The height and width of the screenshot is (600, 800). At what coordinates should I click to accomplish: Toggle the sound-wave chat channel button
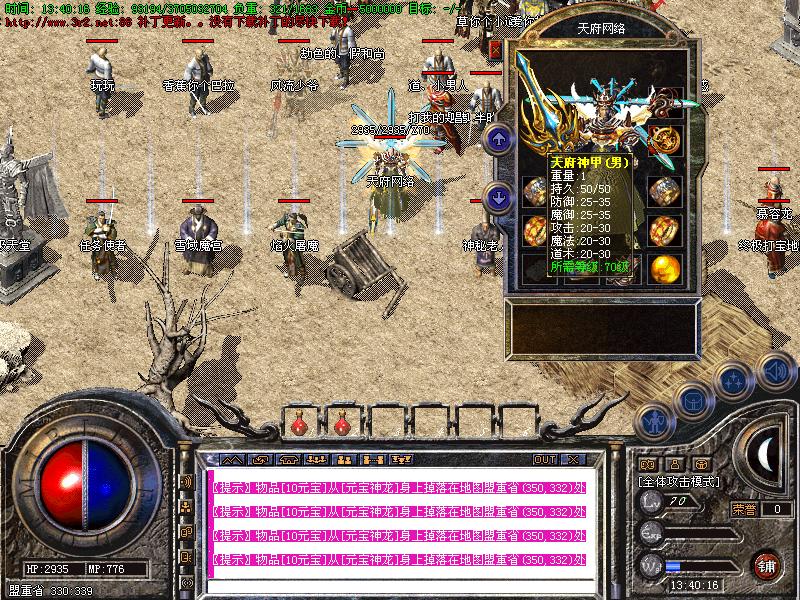[186, 482]
